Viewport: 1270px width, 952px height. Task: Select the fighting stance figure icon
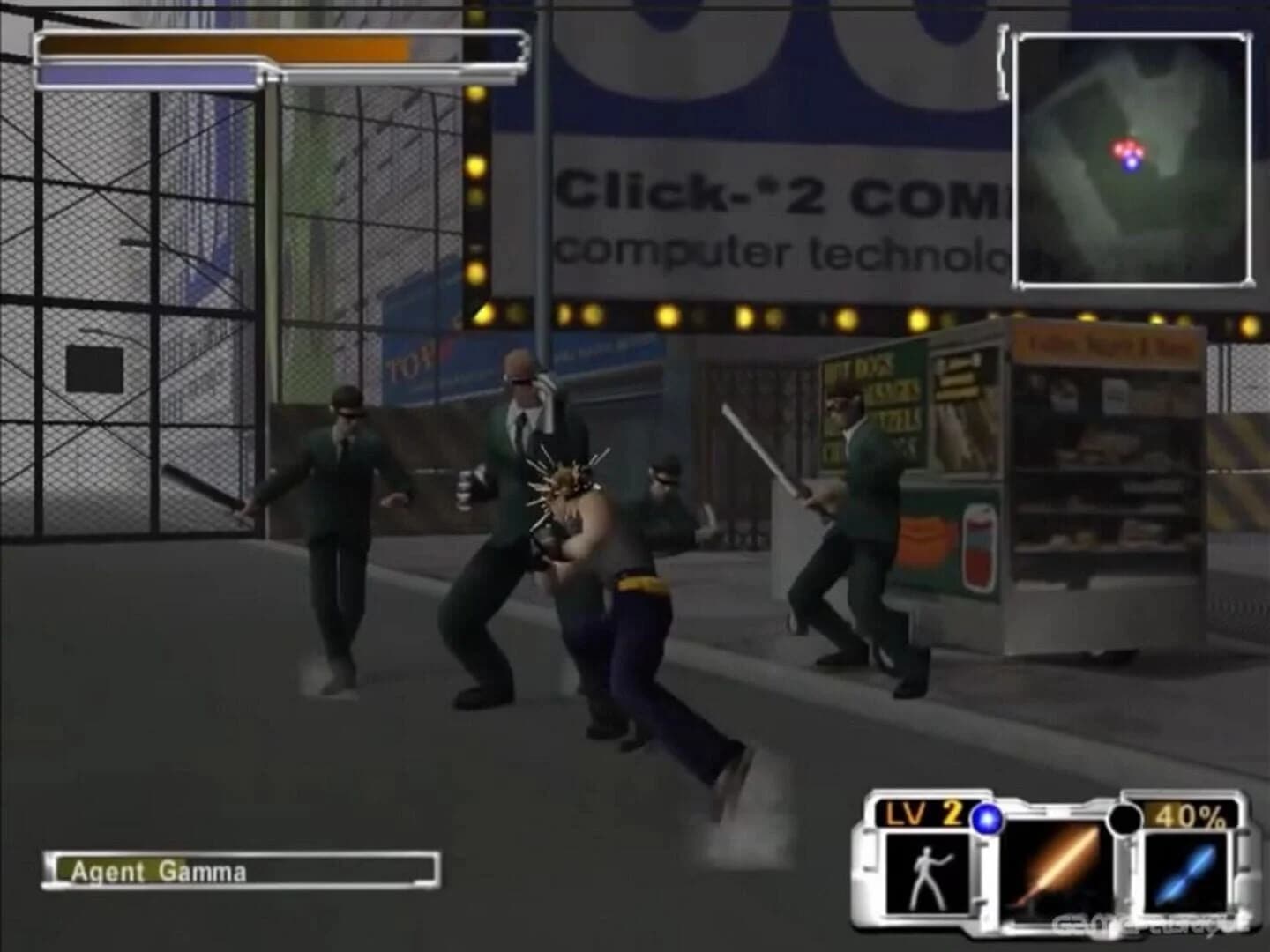924,874
